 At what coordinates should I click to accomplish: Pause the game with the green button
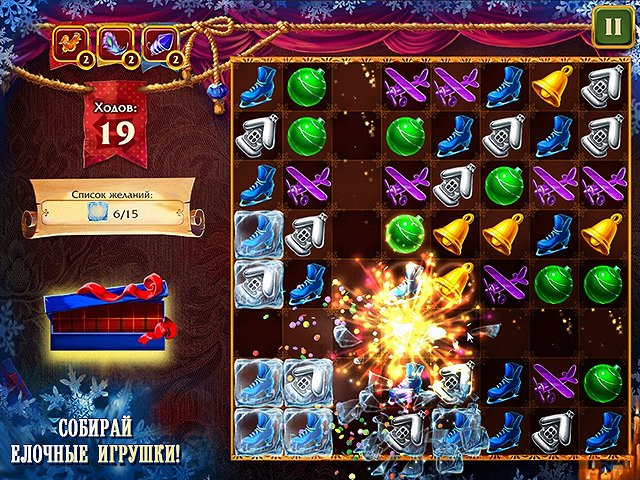[x=607, y=27]
